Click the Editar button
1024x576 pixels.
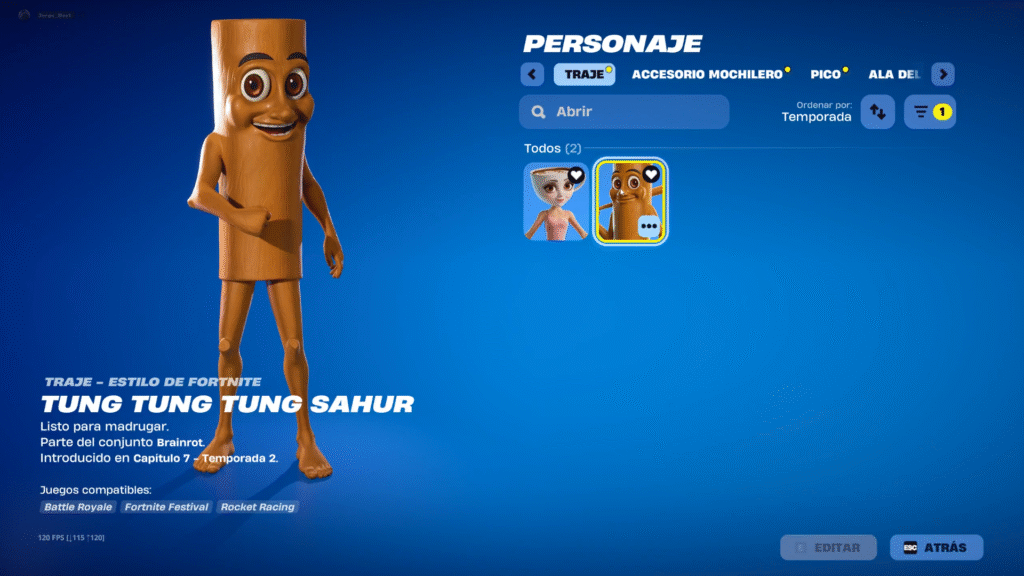coord(828,547)
